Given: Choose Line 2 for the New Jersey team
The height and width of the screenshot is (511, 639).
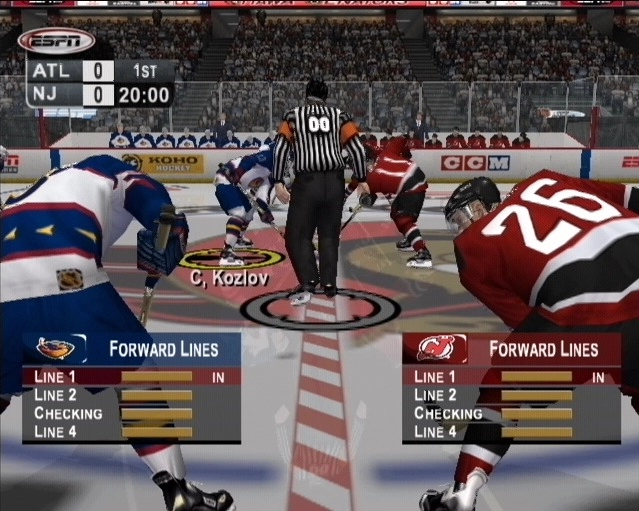Looking at the screenshot, I should 511,395.
